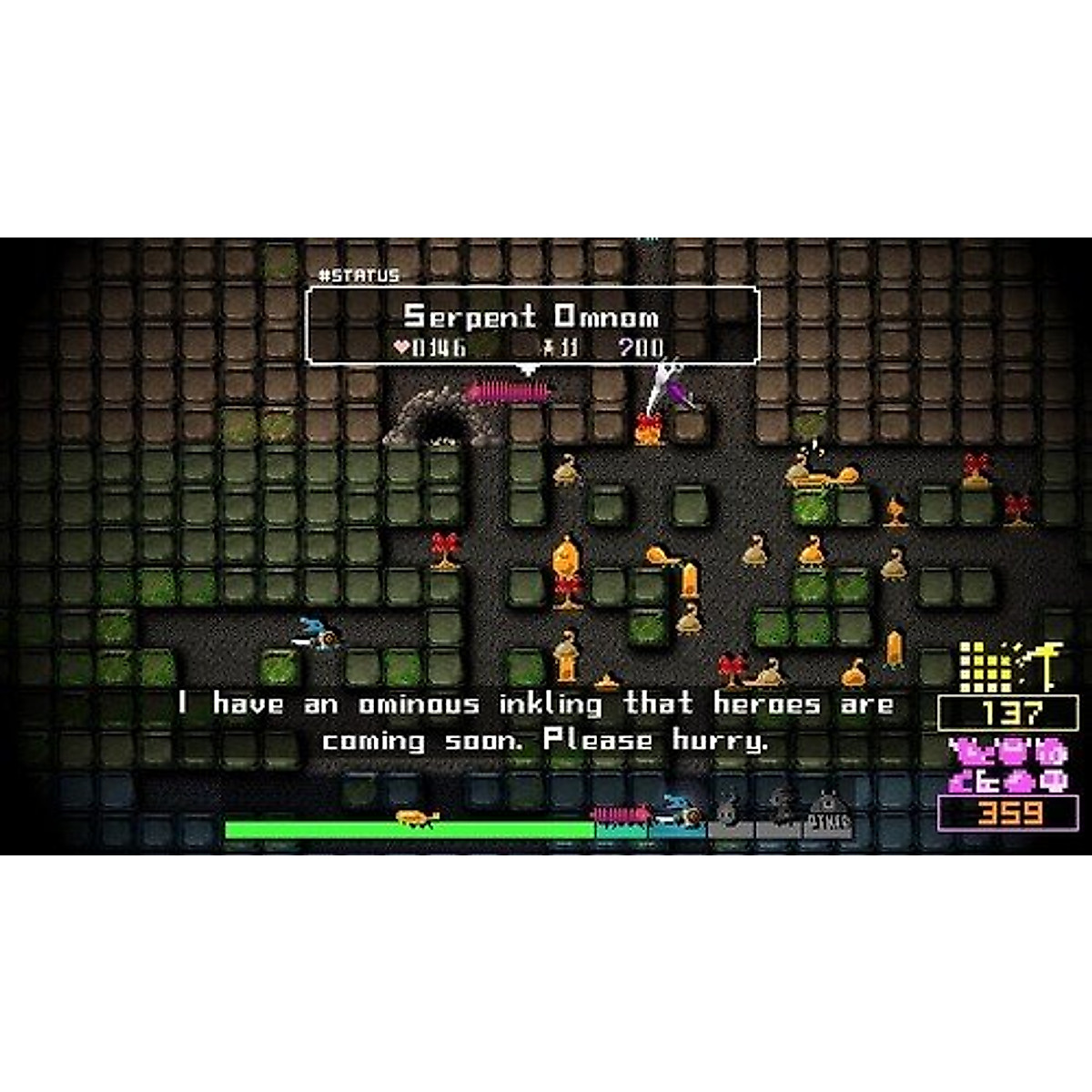Click the gray tombstone icon on the timeline

828,814
